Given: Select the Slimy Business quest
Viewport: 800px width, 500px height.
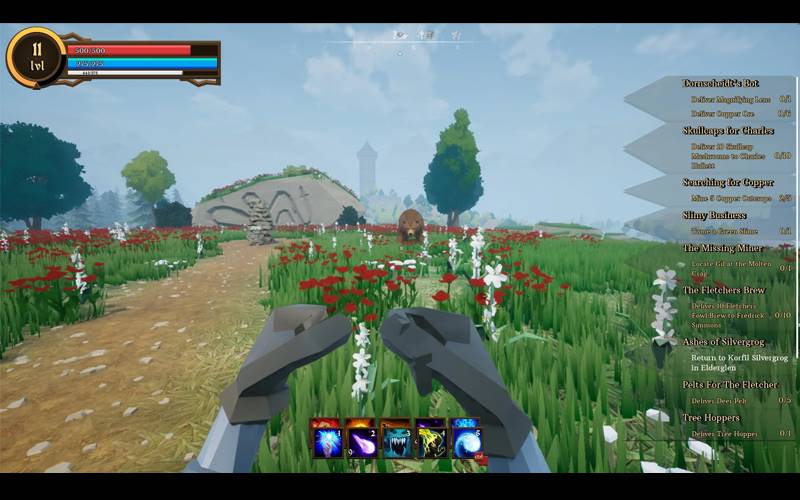Looking at the screenshot, I should (x=715, y=215).
